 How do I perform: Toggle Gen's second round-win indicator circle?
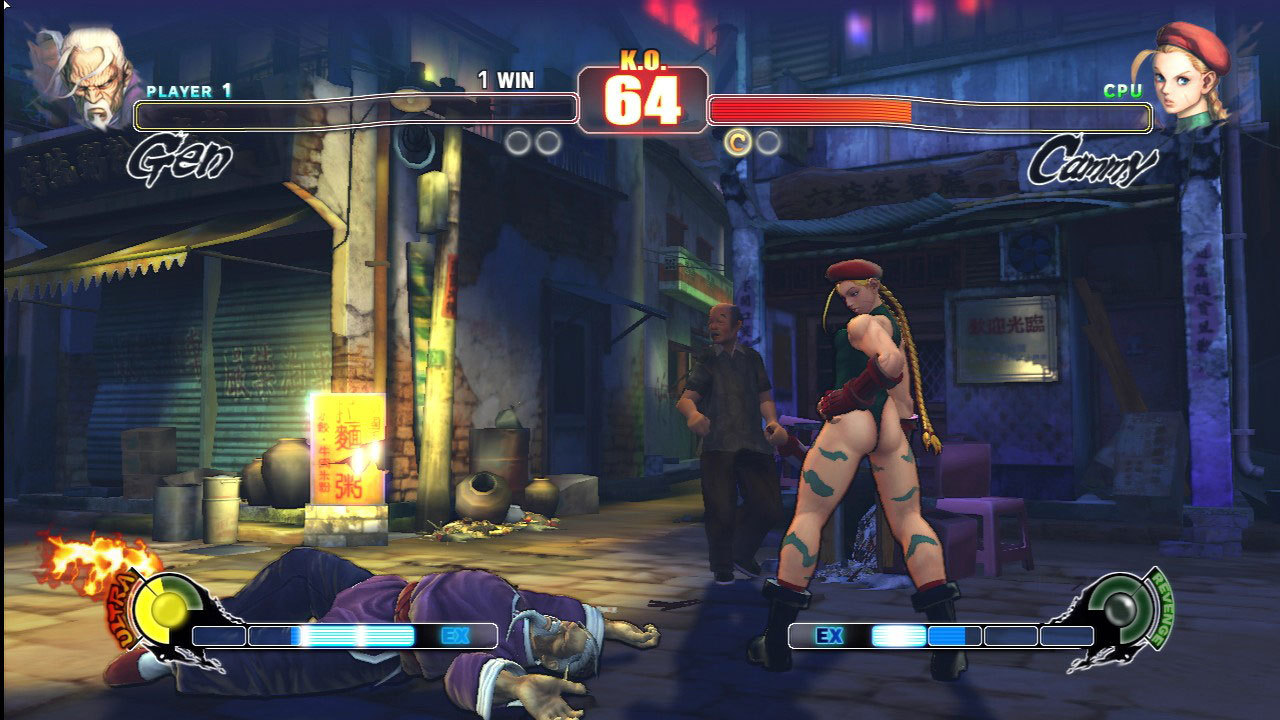(545, 142)
